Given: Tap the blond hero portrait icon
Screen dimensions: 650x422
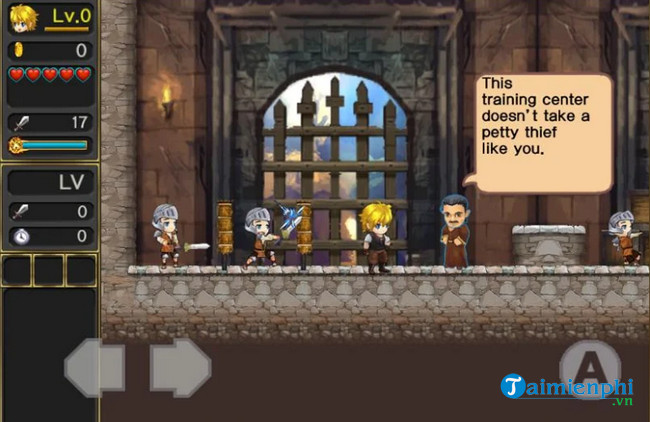Looking at the screenshot, I should tap(23, 19).
